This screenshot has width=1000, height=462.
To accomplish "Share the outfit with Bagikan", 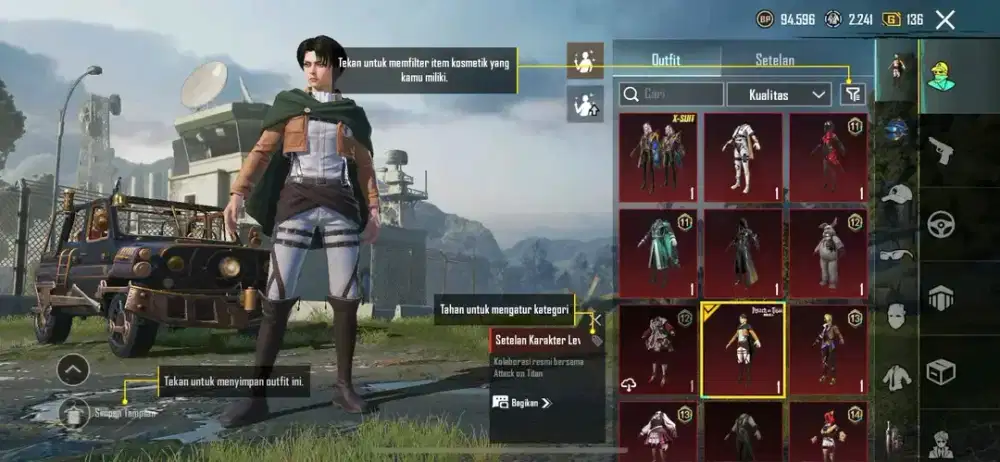I will coord(521,403).
